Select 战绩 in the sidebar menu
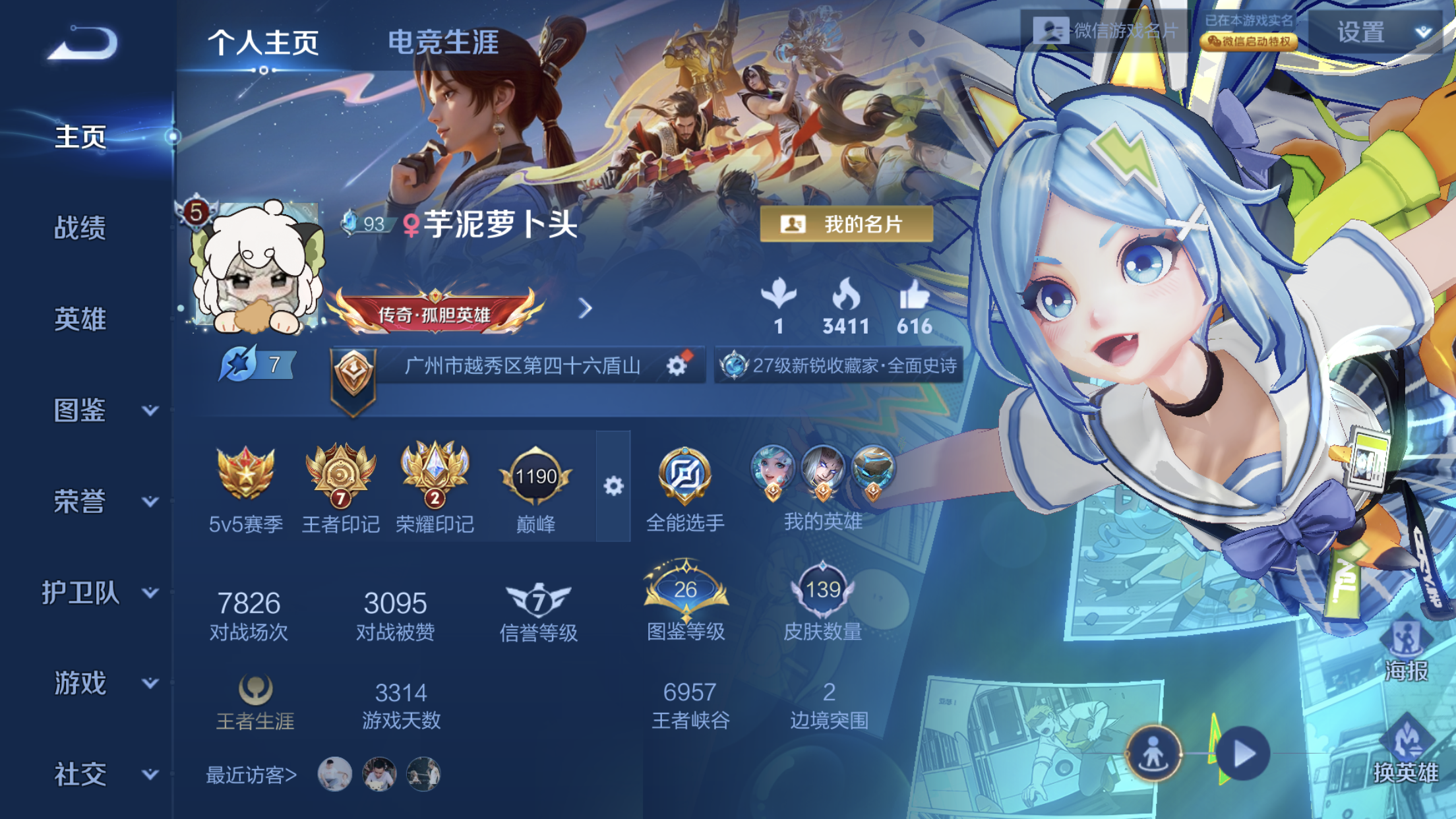This screenshot has width=1456, height=819. click(x=79, y=229)
